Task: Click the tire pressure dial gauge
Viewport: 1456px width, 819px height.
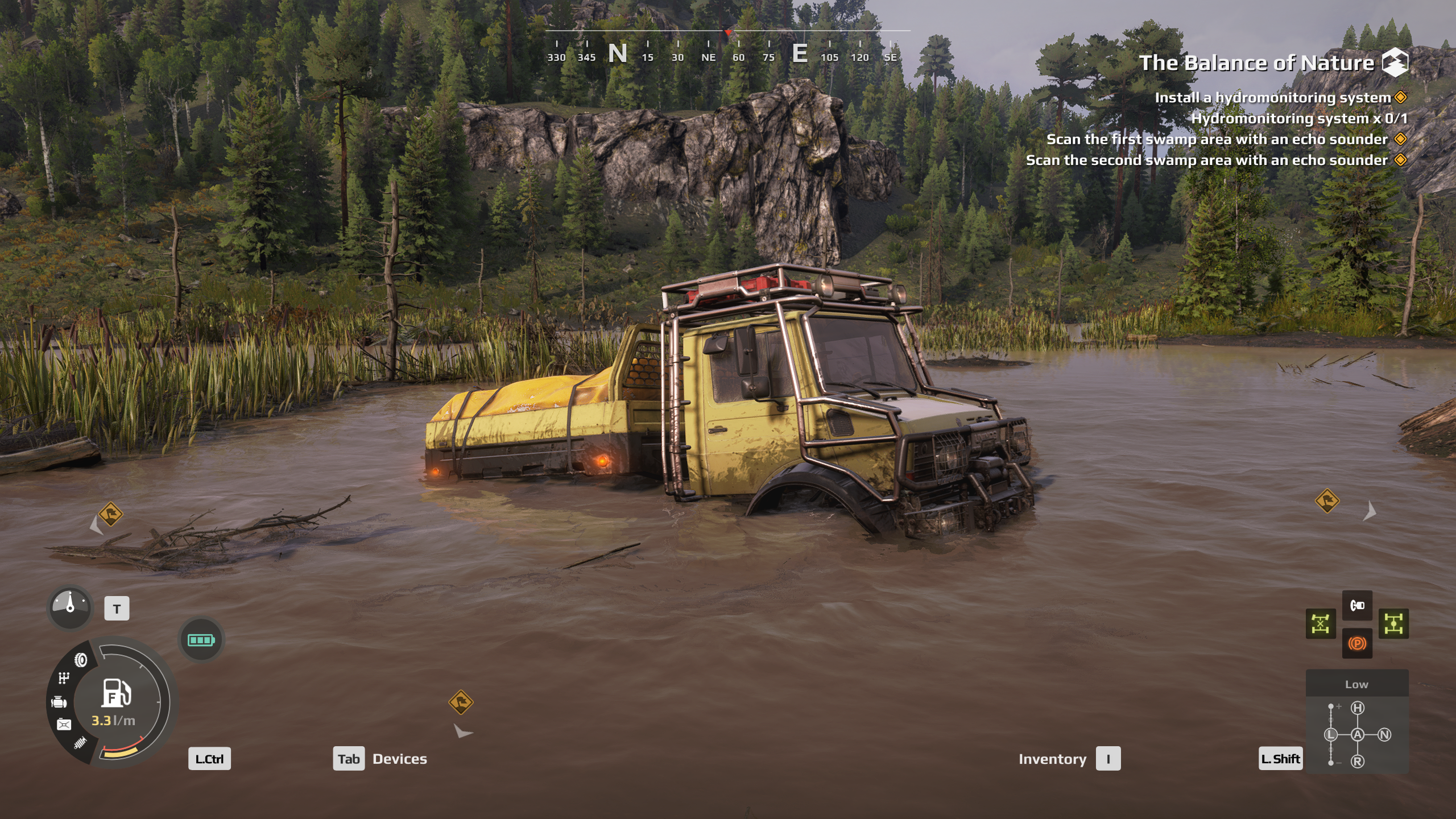Action: [70, 607]
